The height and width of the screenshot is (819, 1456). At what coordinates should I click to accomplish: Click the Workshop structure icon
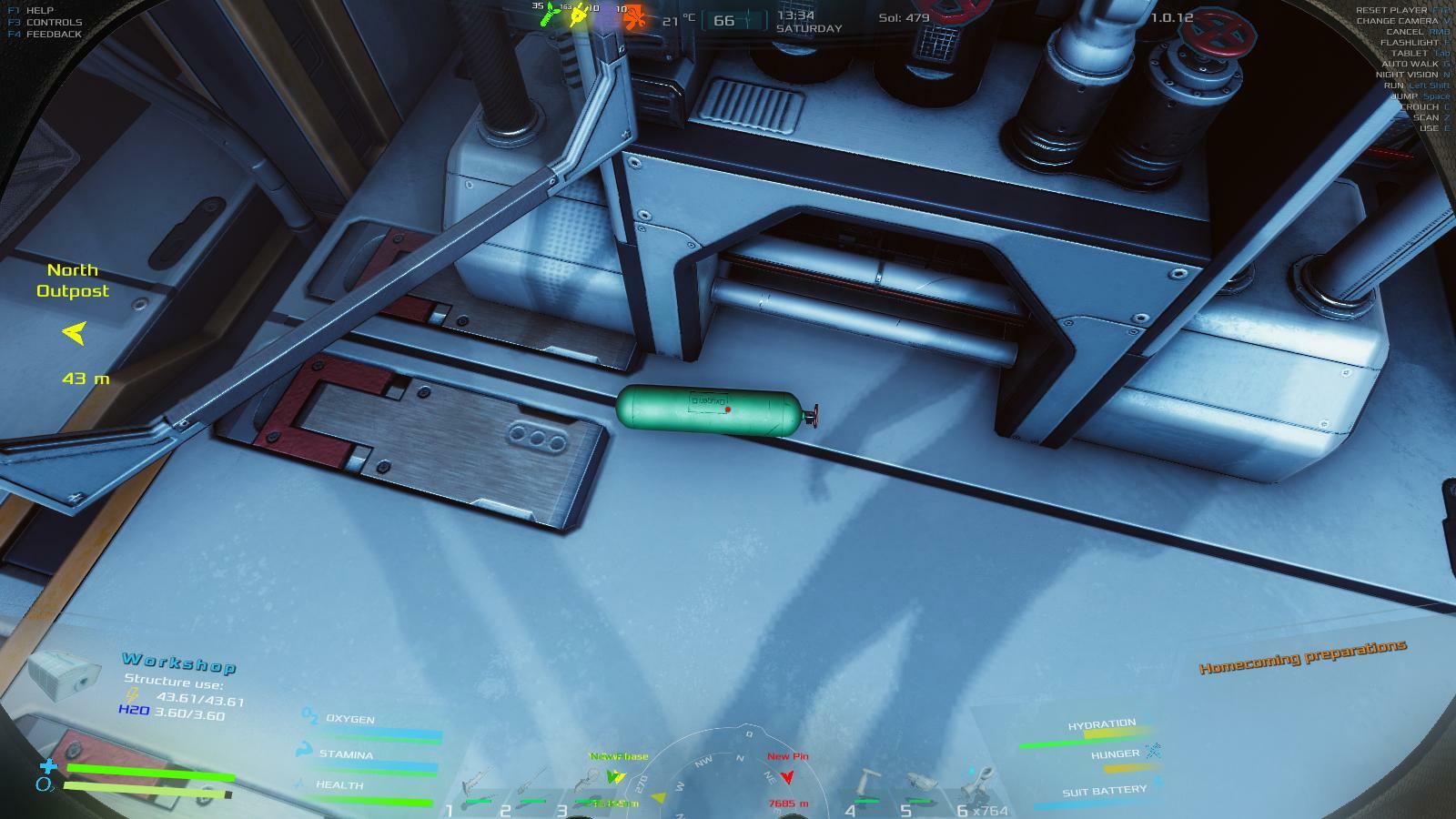pyautogui.click(x=64, y=675)
